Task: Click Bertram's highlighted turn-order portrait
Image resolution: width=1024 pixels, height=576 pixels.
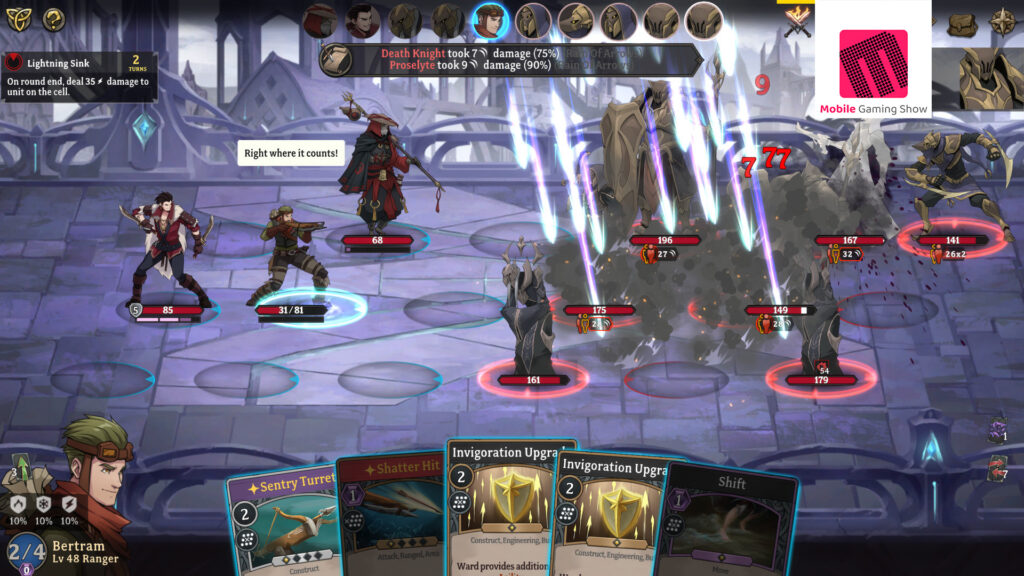Action: (x=489, y=20)
